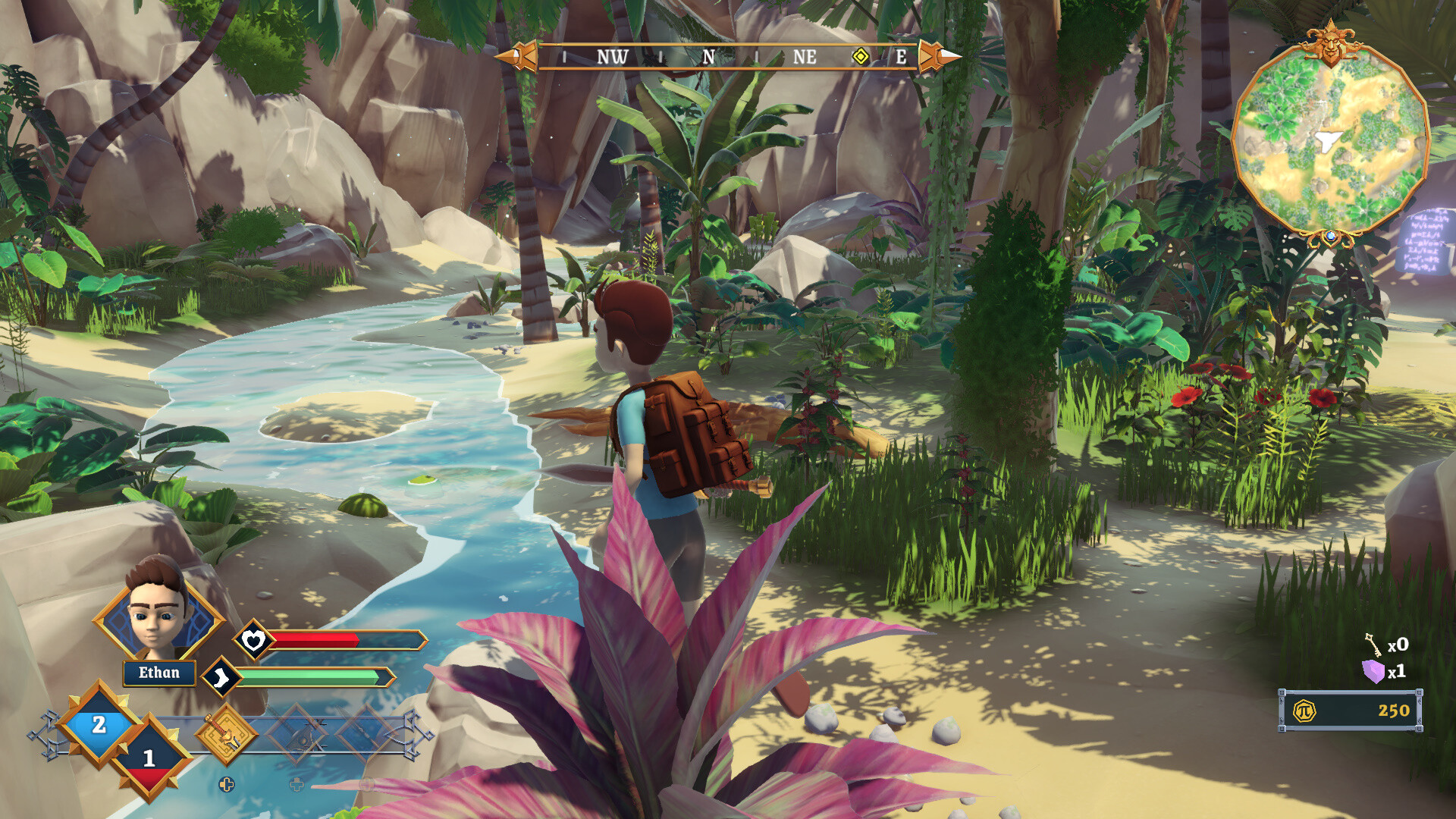Image resolution: width=1456 pixels, height=819 pixels.
Task: Click the key inventory icon
Action: point(1373,645)
